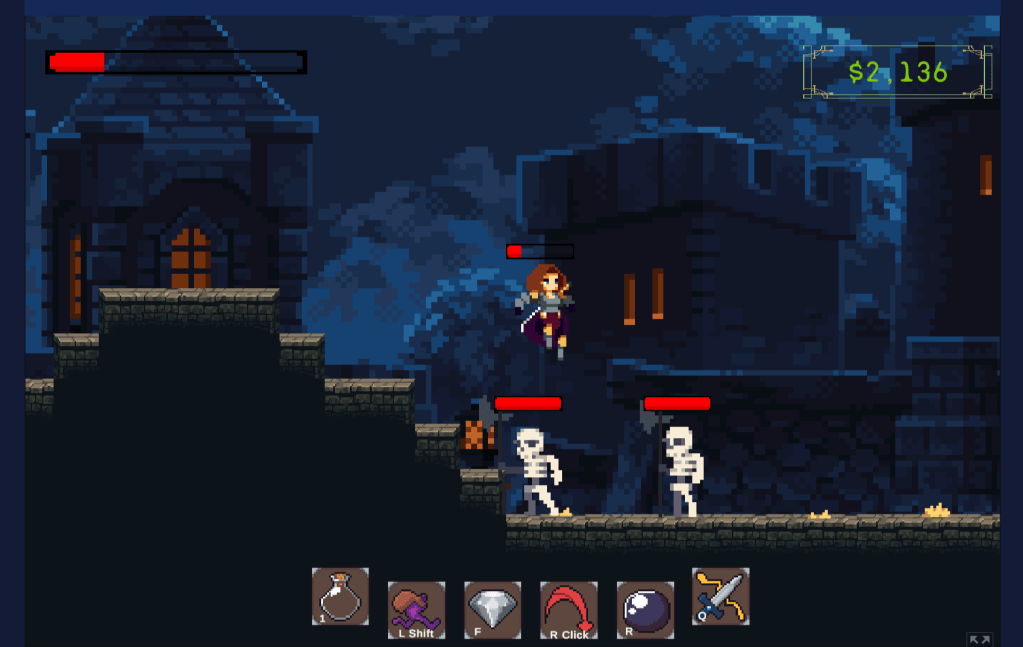Screen dimensions: 1023x647
Task: Activate the dark orb ability
Action: pos(645,609)
